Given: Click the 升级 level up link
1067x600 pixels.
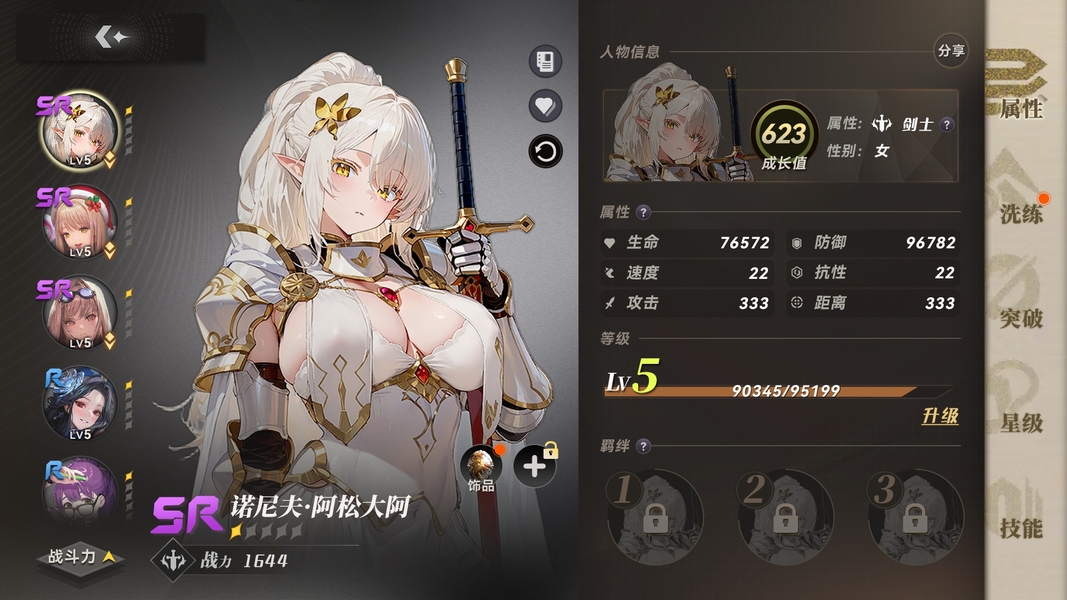Looking at the screenshot, I should point(939,416).
